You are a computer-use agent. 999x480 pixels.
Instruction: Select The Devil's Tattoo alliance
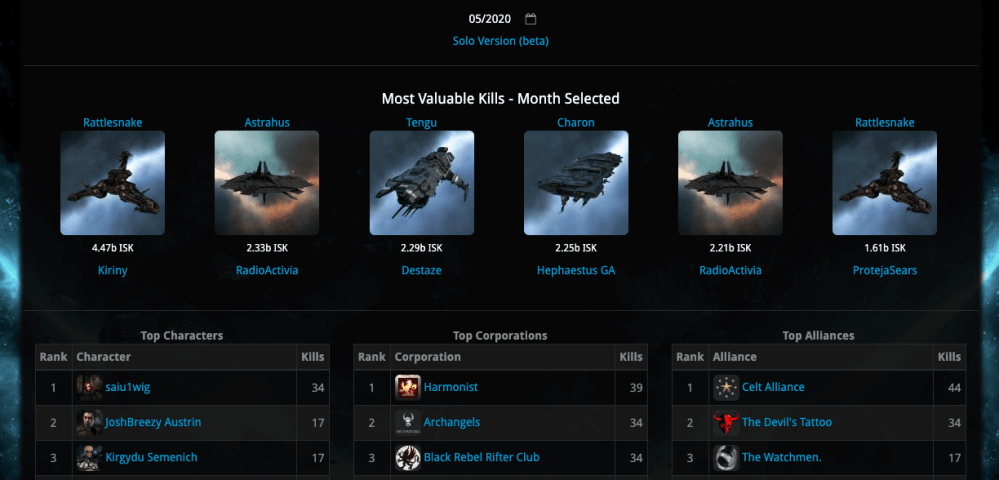[786, 422]
